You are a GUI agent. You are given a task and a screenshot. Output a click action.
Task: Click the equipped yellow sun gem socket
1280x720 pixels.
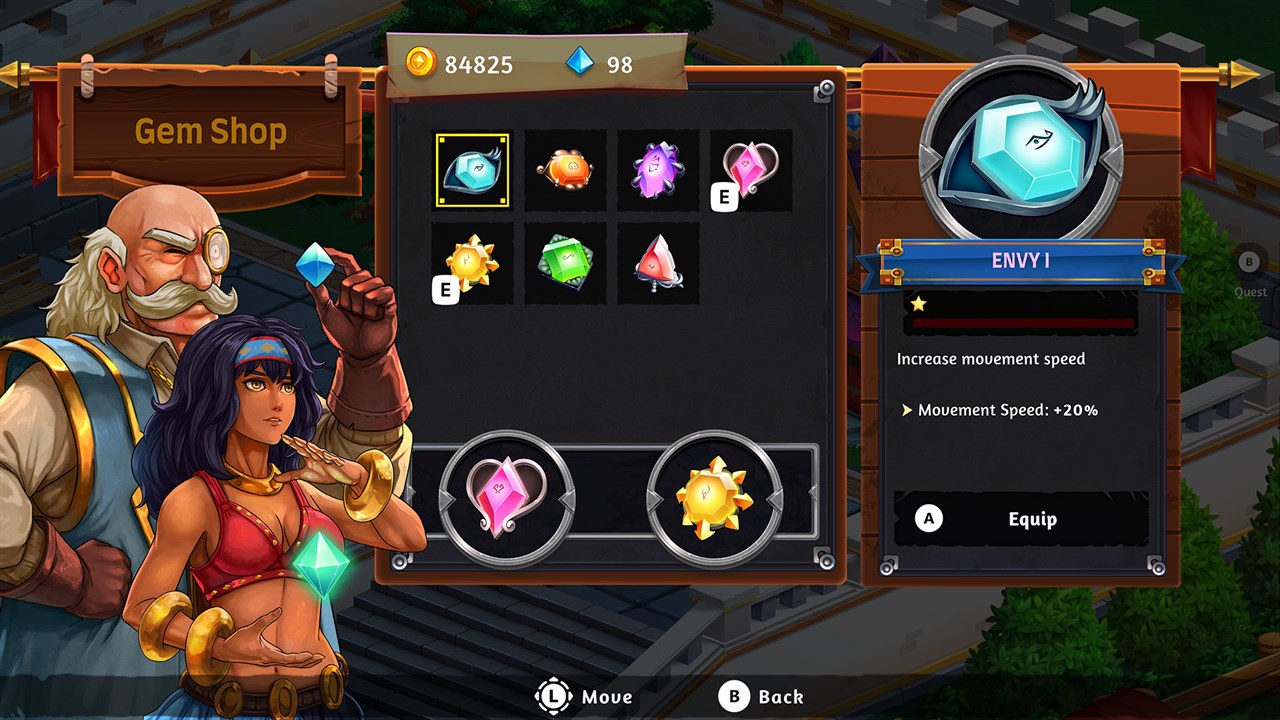[x=714, y=497]
